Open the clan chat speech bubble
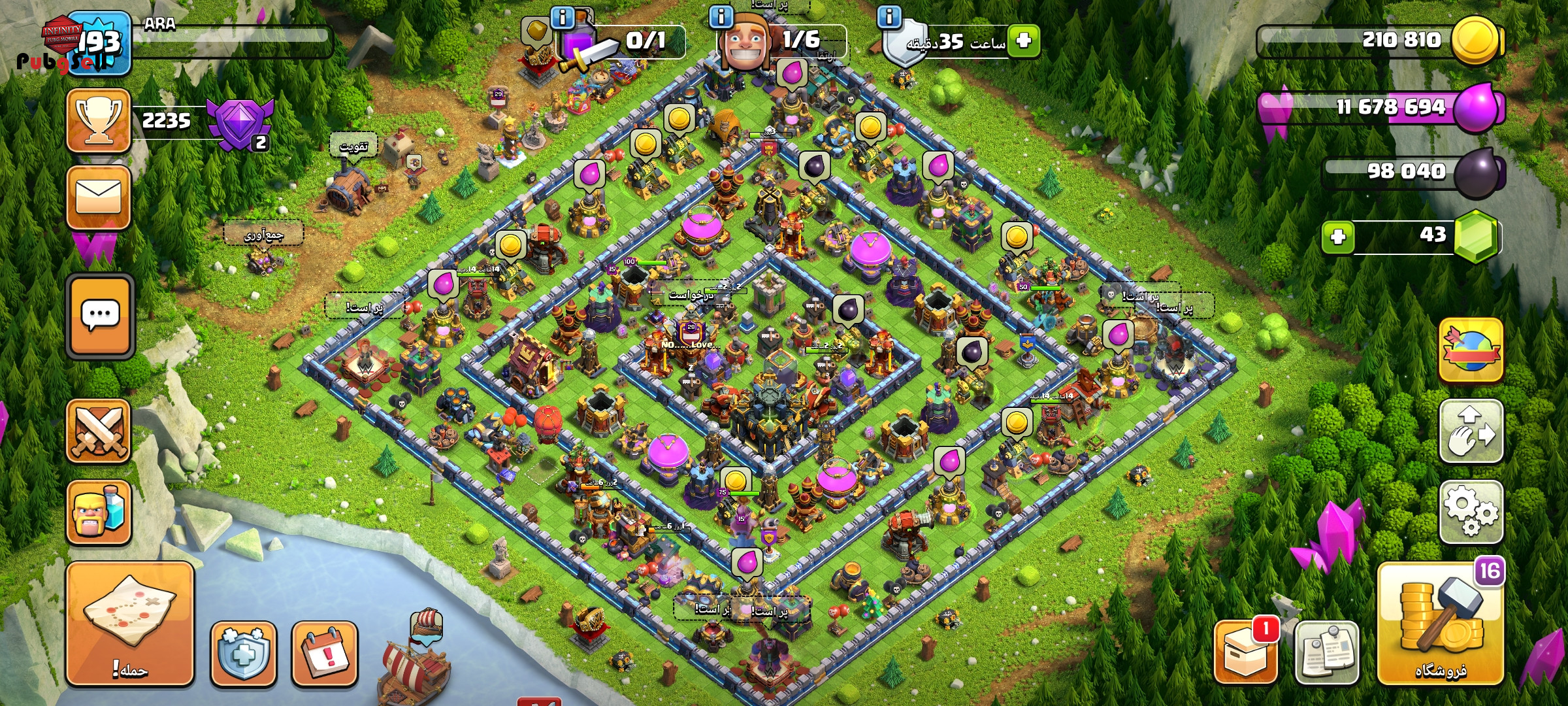The width and height of the screenshot is (1568, 706). [100, 316]
